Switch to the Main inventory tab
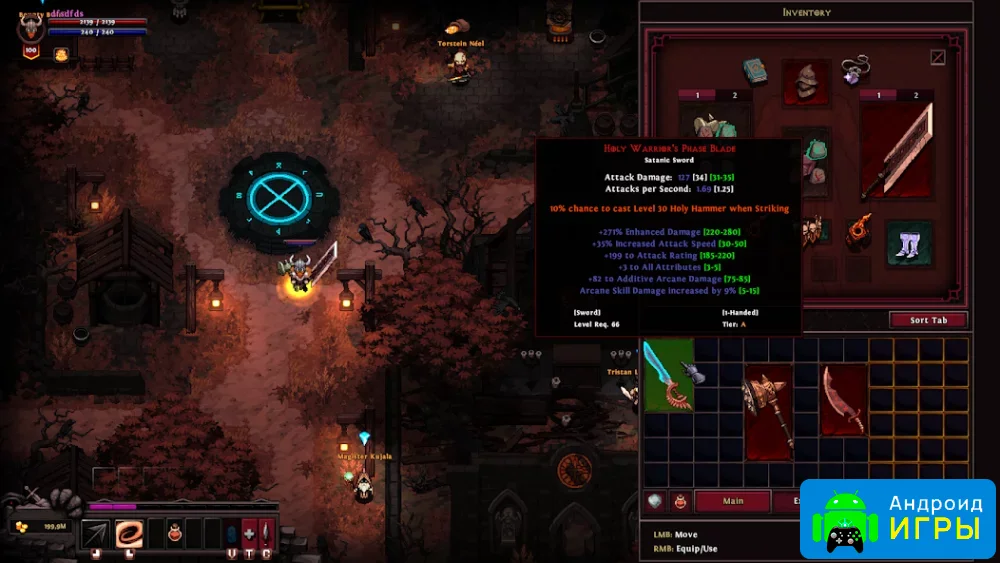Image resolution: width=1000 pixels, height=563 pixels. (733, 501)
